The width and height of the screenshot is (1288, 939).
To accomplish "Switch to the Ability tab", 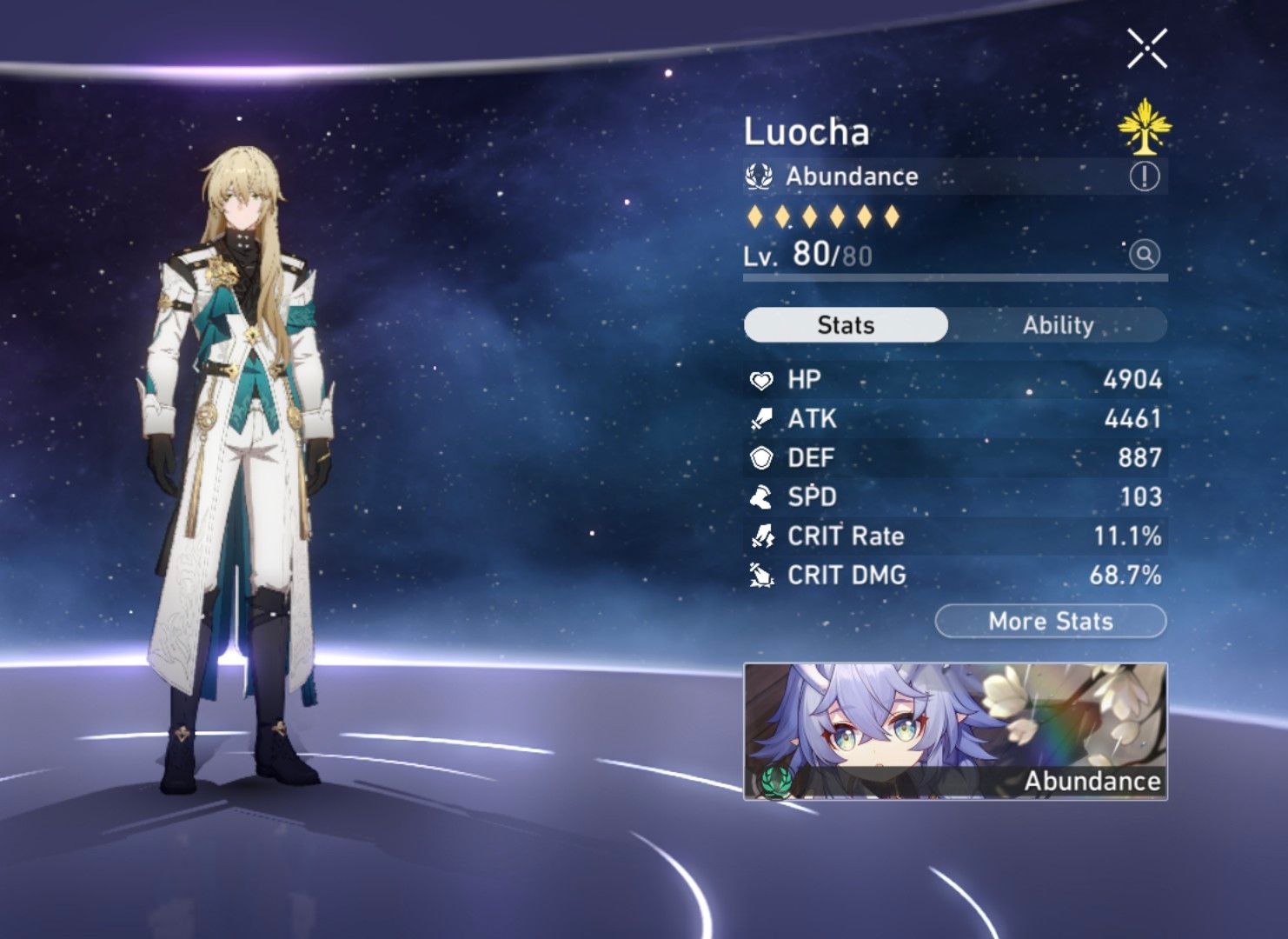I will point(1054,325).
